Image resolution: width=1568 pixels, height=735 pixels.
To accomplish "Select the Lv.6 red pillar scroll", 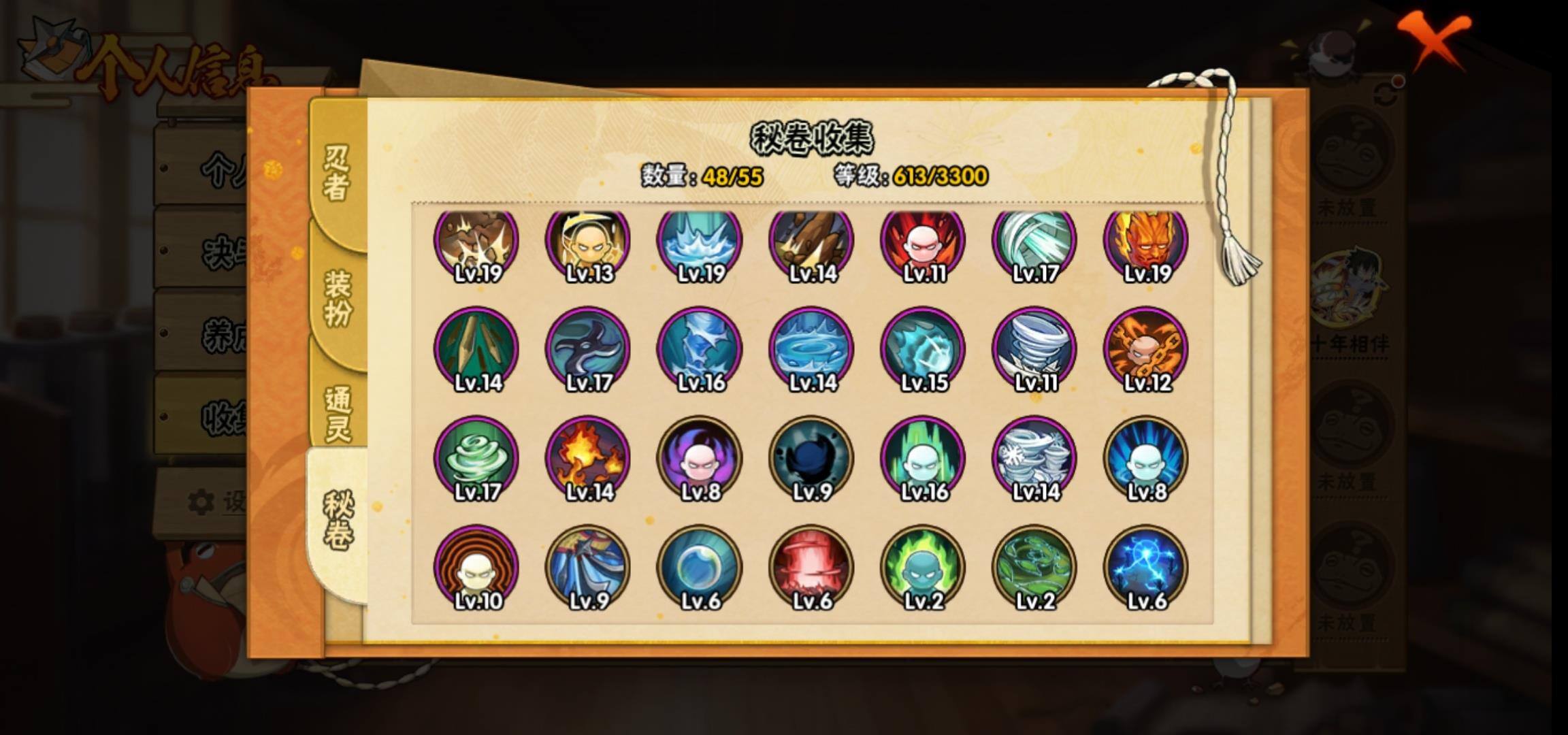I will 811,566.
